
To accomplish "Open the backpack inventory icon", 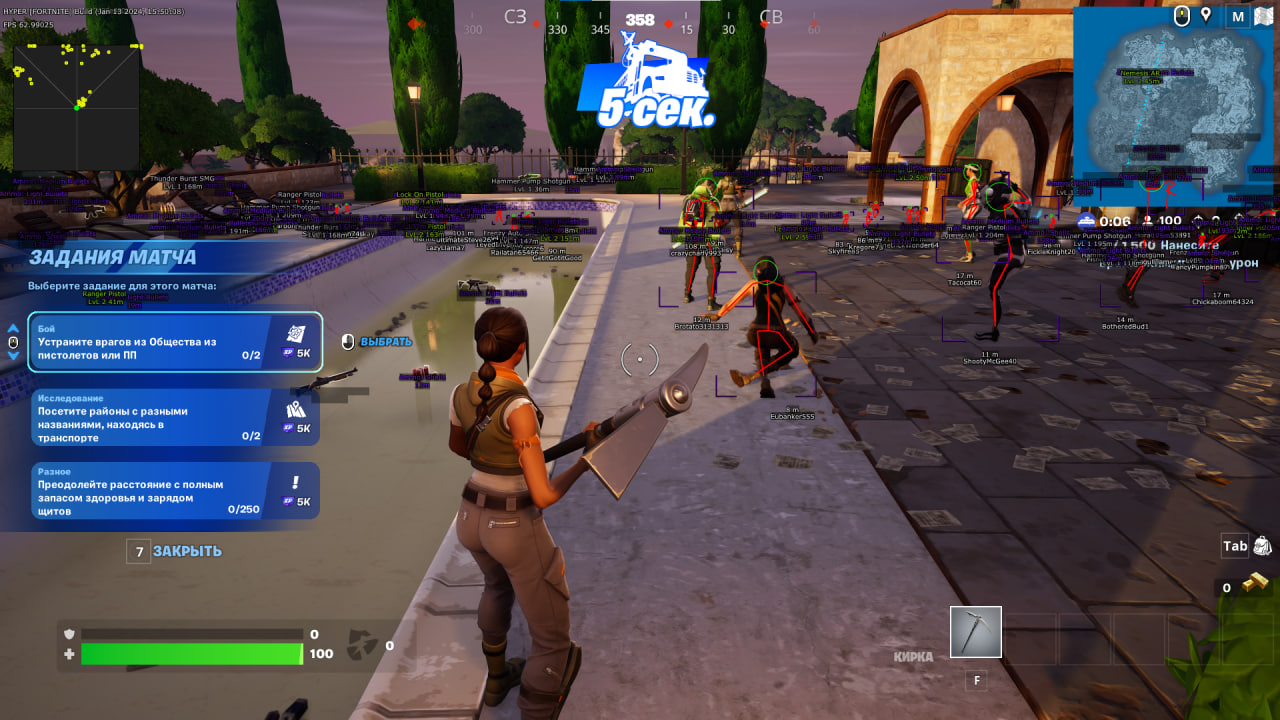I will pyautogui.click(x=1261, y=546).
